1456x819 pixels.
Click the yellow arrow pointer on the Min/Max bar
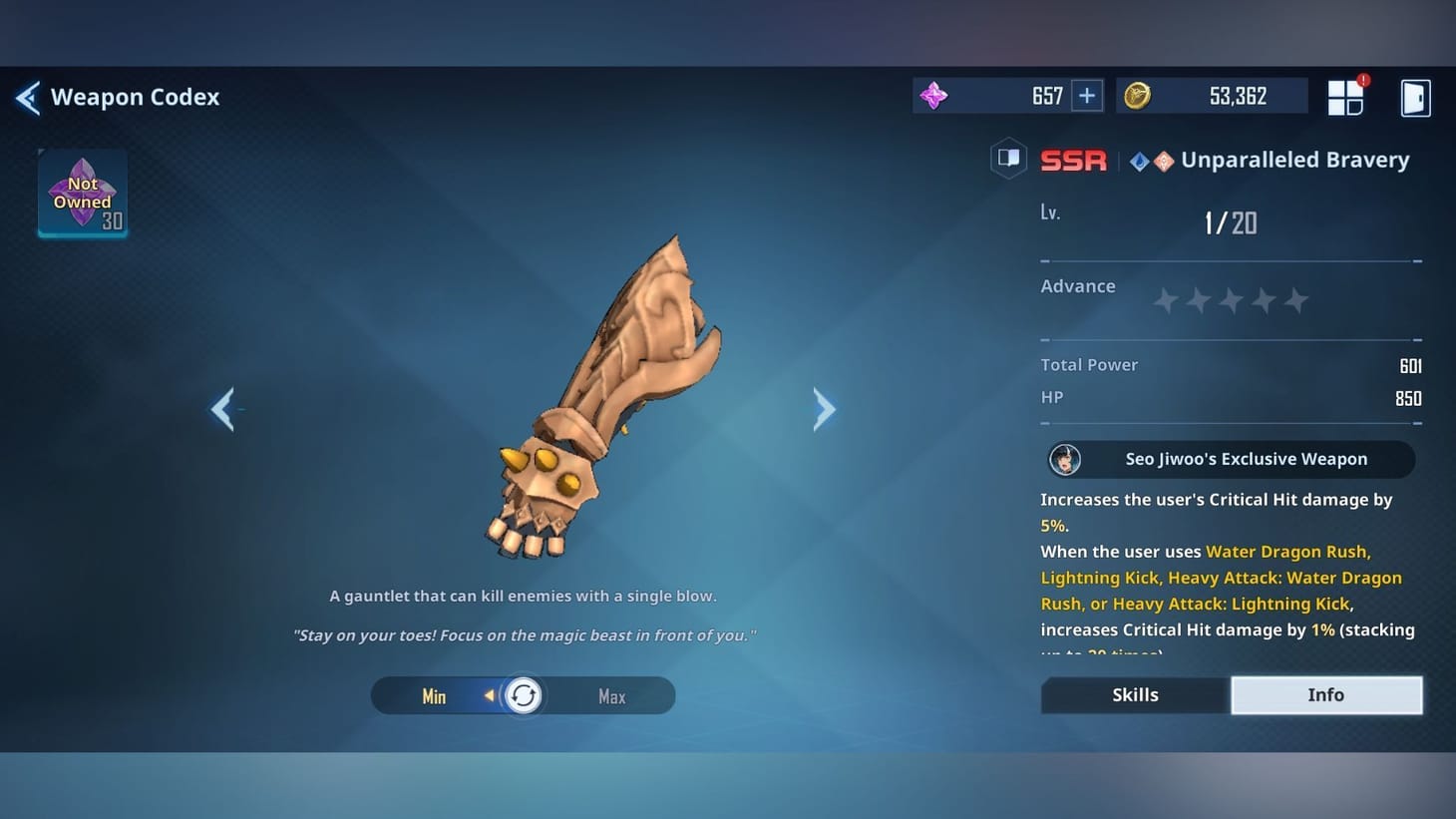[490, 695]
